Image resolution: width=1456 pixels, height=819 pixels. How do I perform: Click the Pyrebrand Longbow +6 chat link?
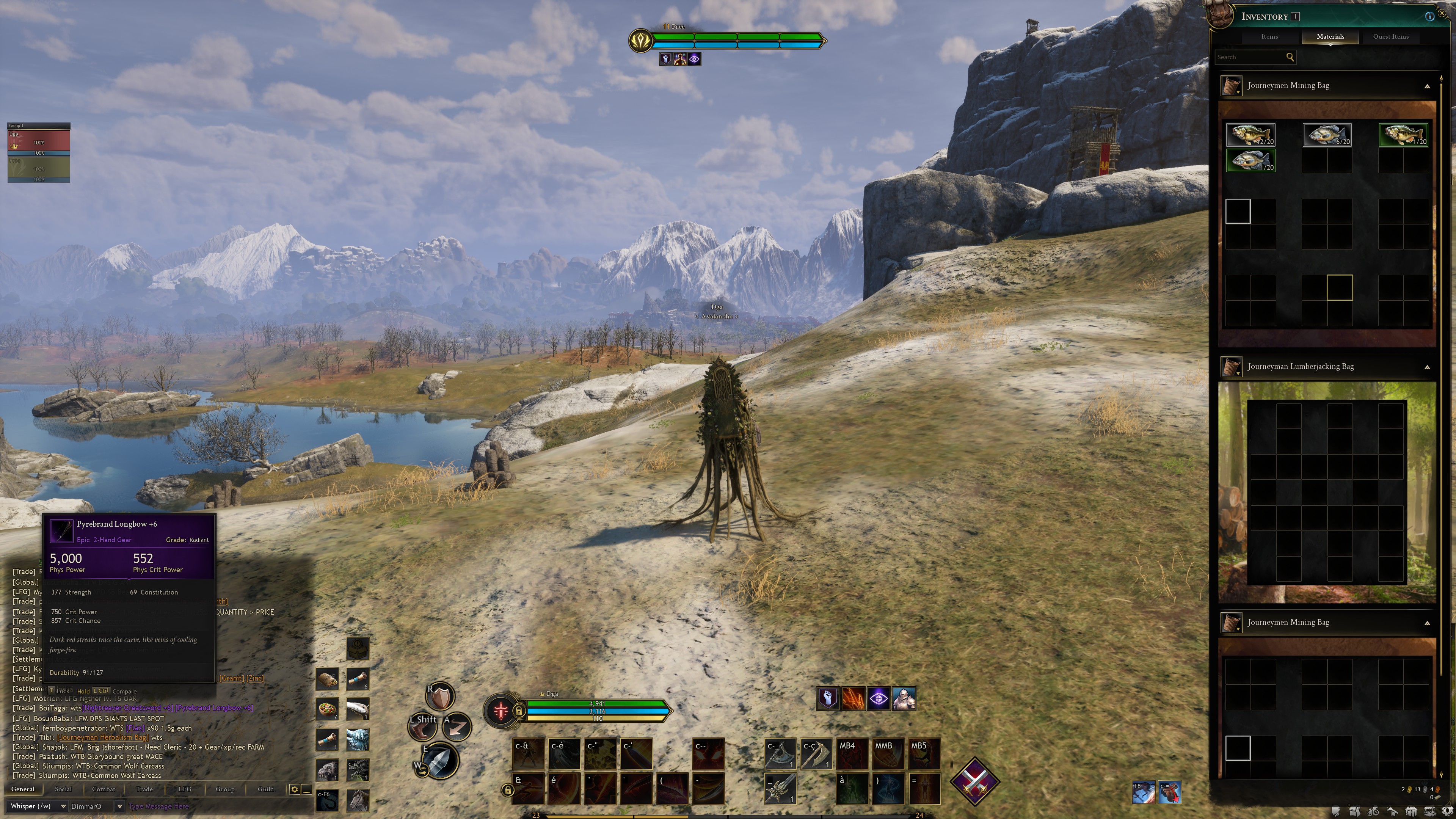(x=214, y=708)
